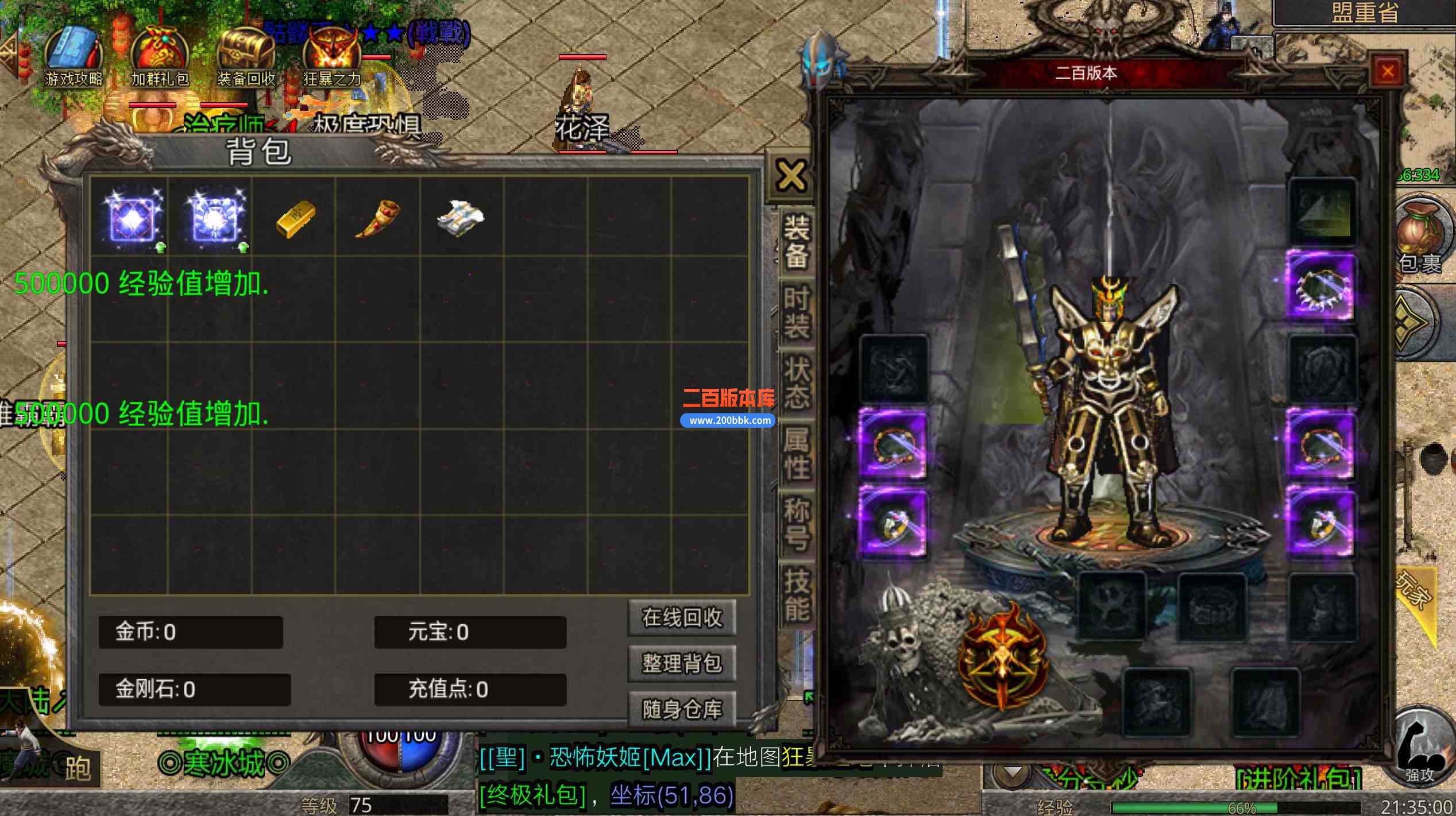
Task: Select the horn item in the backpack
Action: 377,218
